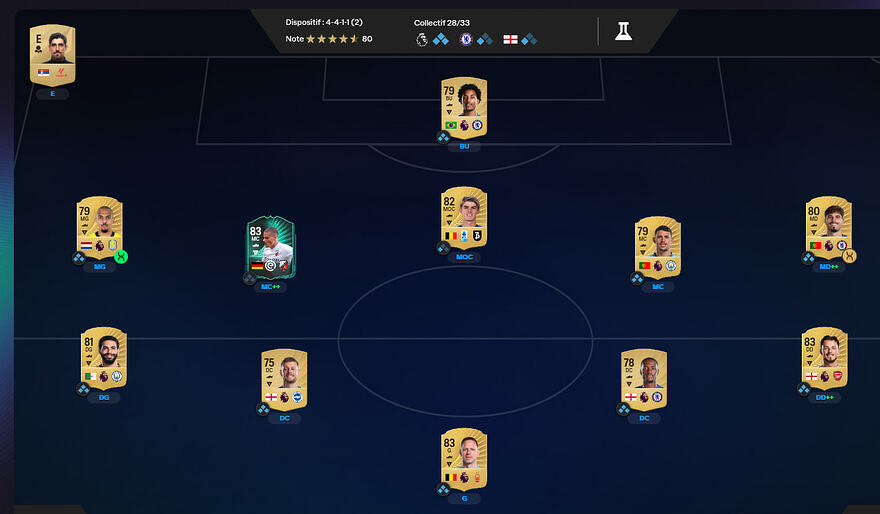
Task: Click the gold round icon beside the MD card
Action: tap(849, 256)
